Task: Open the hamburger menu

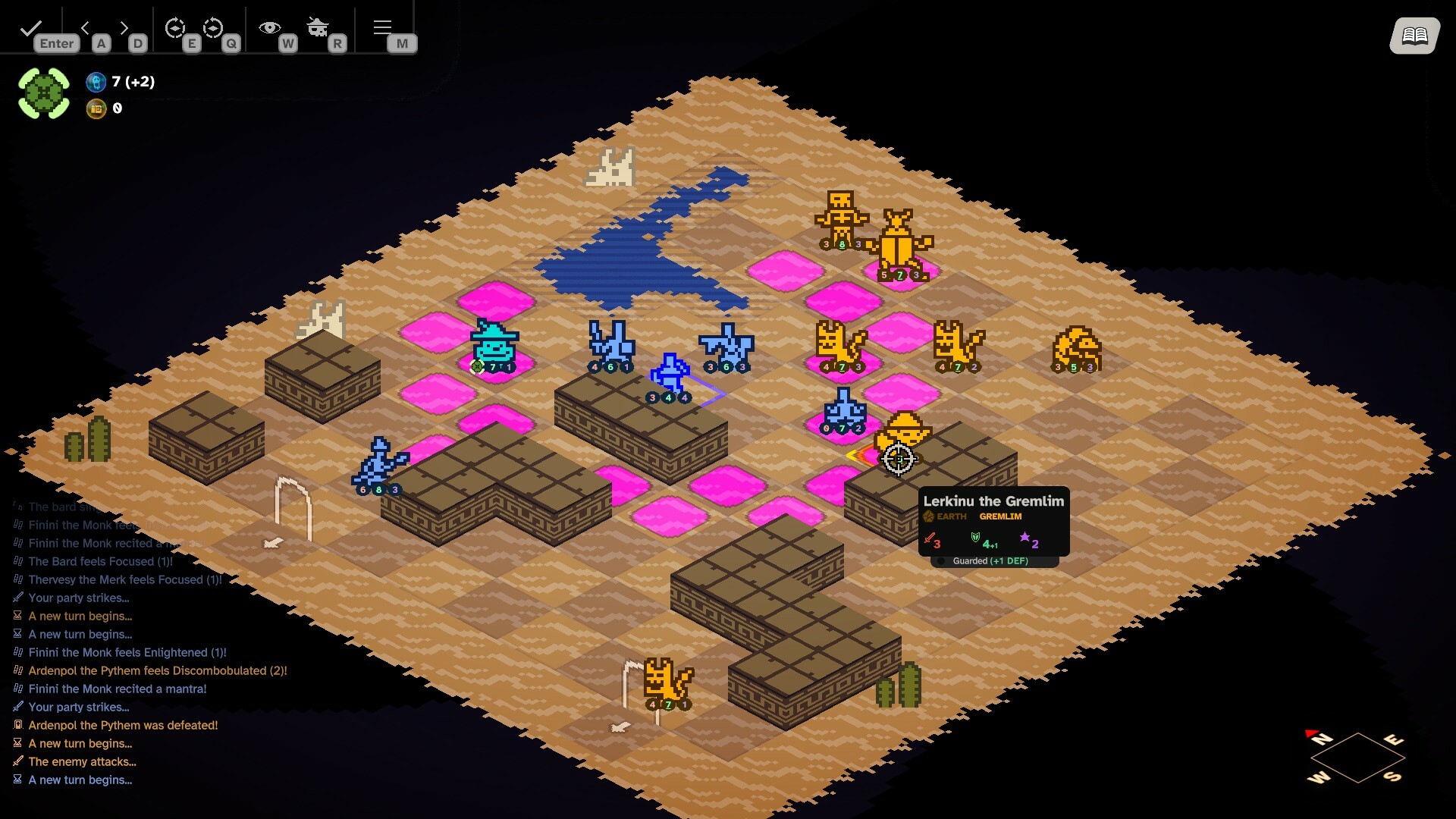Action: pos(382,27)
